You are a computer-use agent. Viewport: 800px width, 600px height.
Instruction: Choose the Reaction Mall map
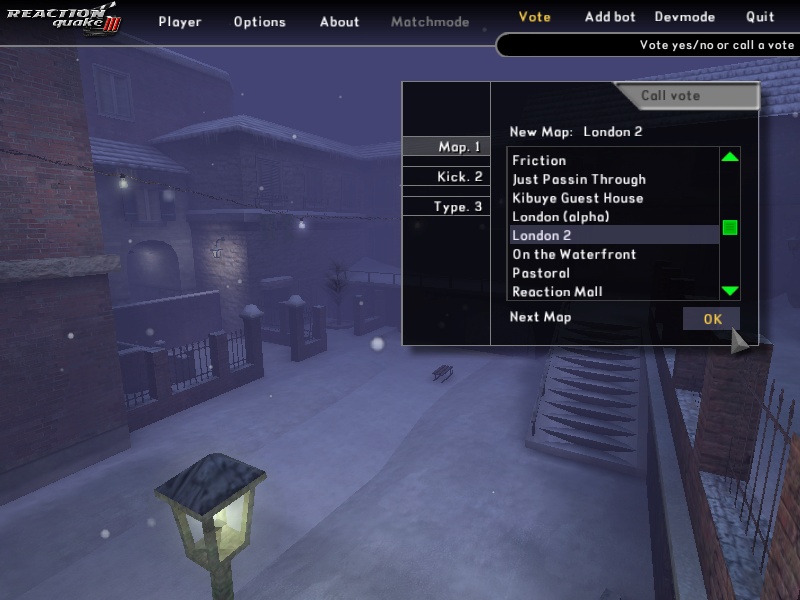point(557,292)
